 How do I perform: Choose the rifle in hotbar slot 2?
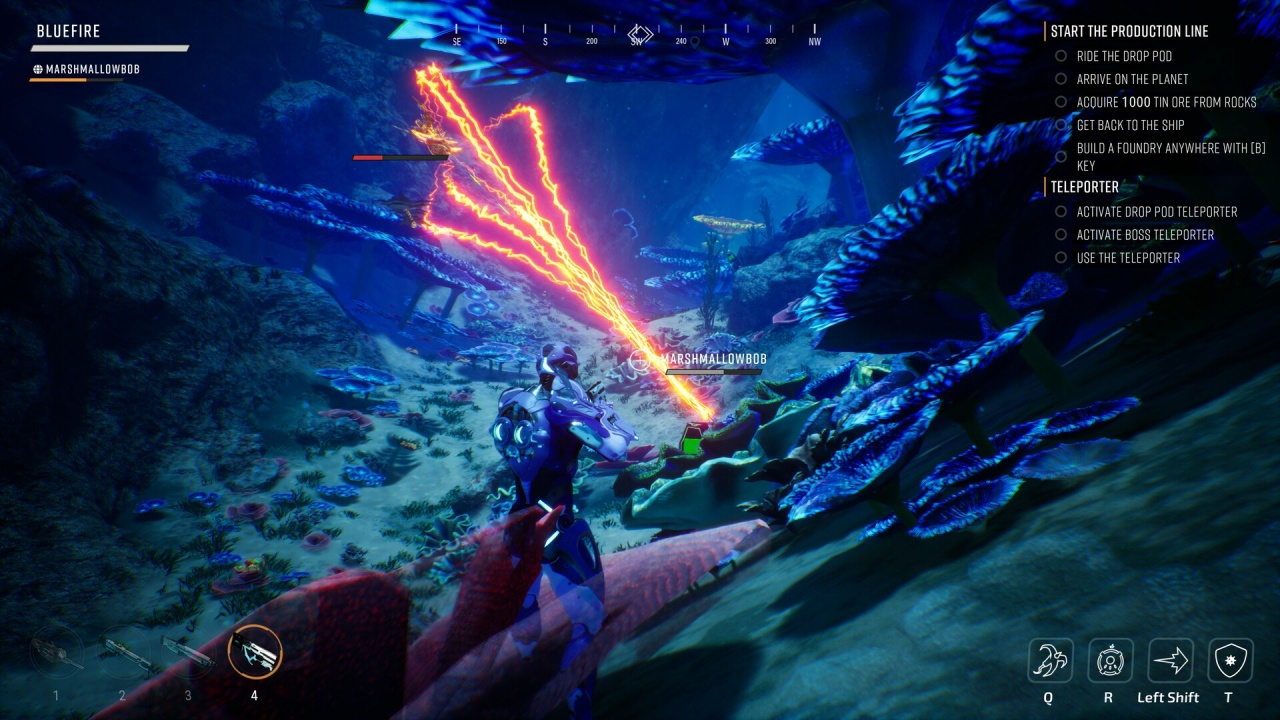pos(122,654)
